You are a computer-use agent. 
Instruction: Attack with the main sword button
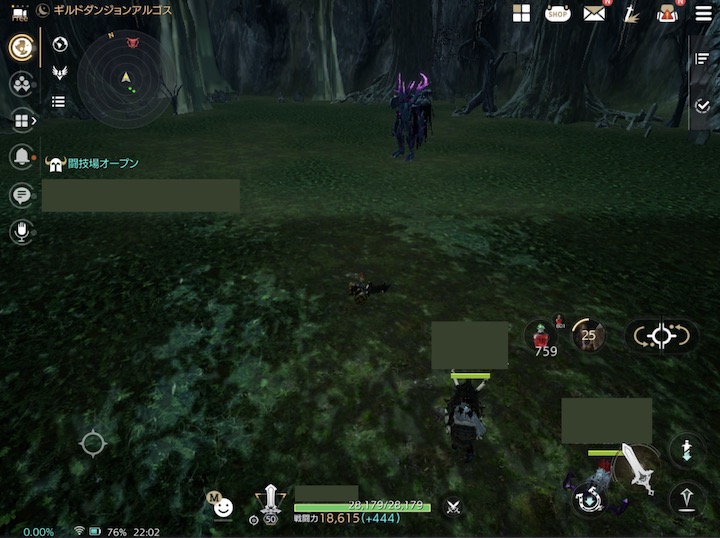point(635,465)
